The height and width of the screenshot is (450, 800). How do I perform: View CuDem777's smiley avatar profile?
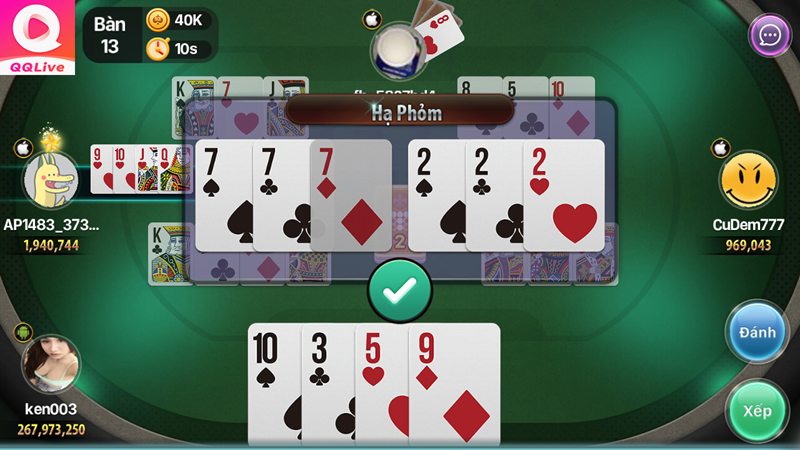pyautogui.click(x=748, y=181)
